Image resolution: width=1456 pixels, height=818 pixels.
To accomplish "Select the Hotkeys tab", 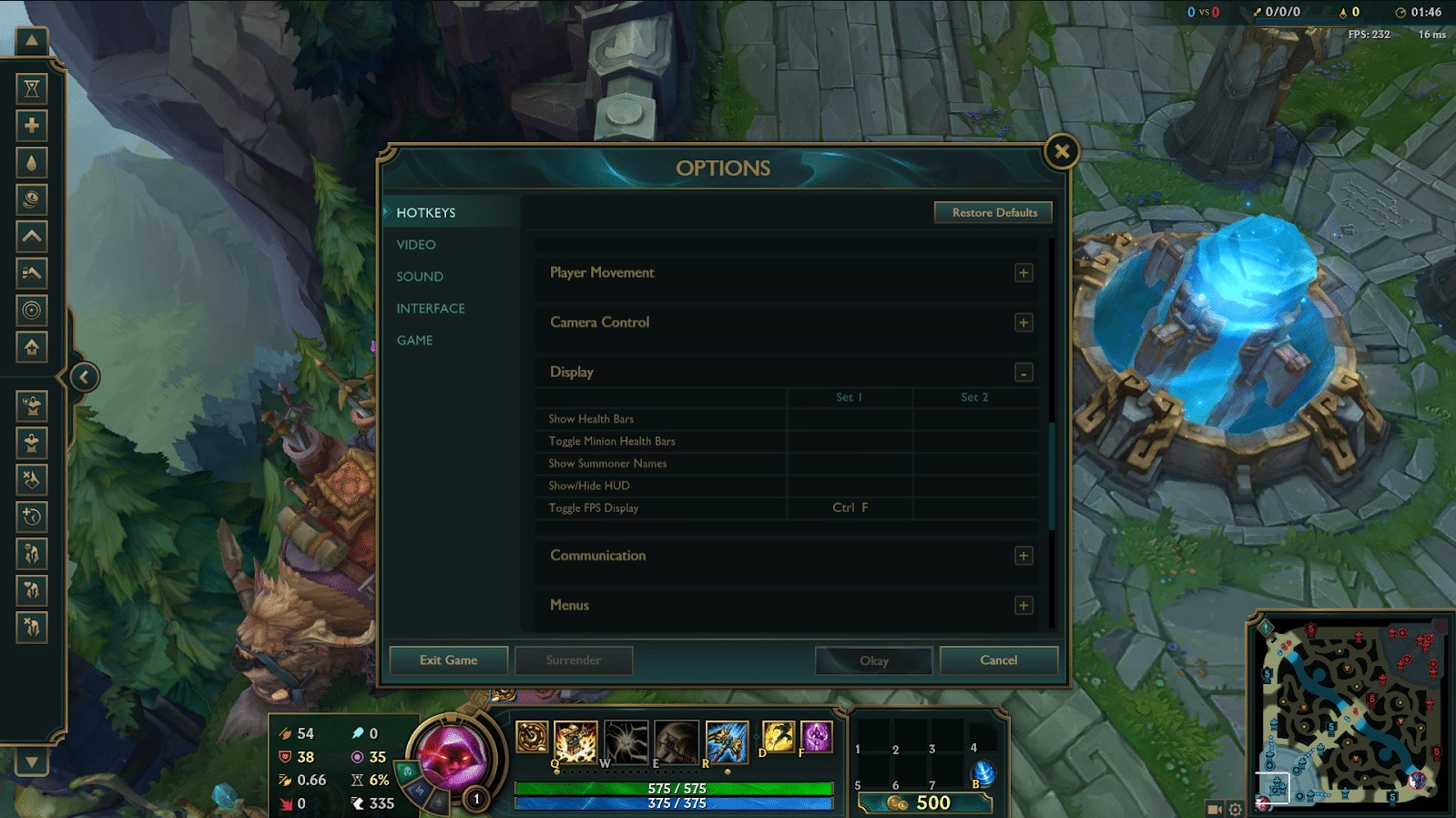I will pyautogui.click(x=425, y=212).
